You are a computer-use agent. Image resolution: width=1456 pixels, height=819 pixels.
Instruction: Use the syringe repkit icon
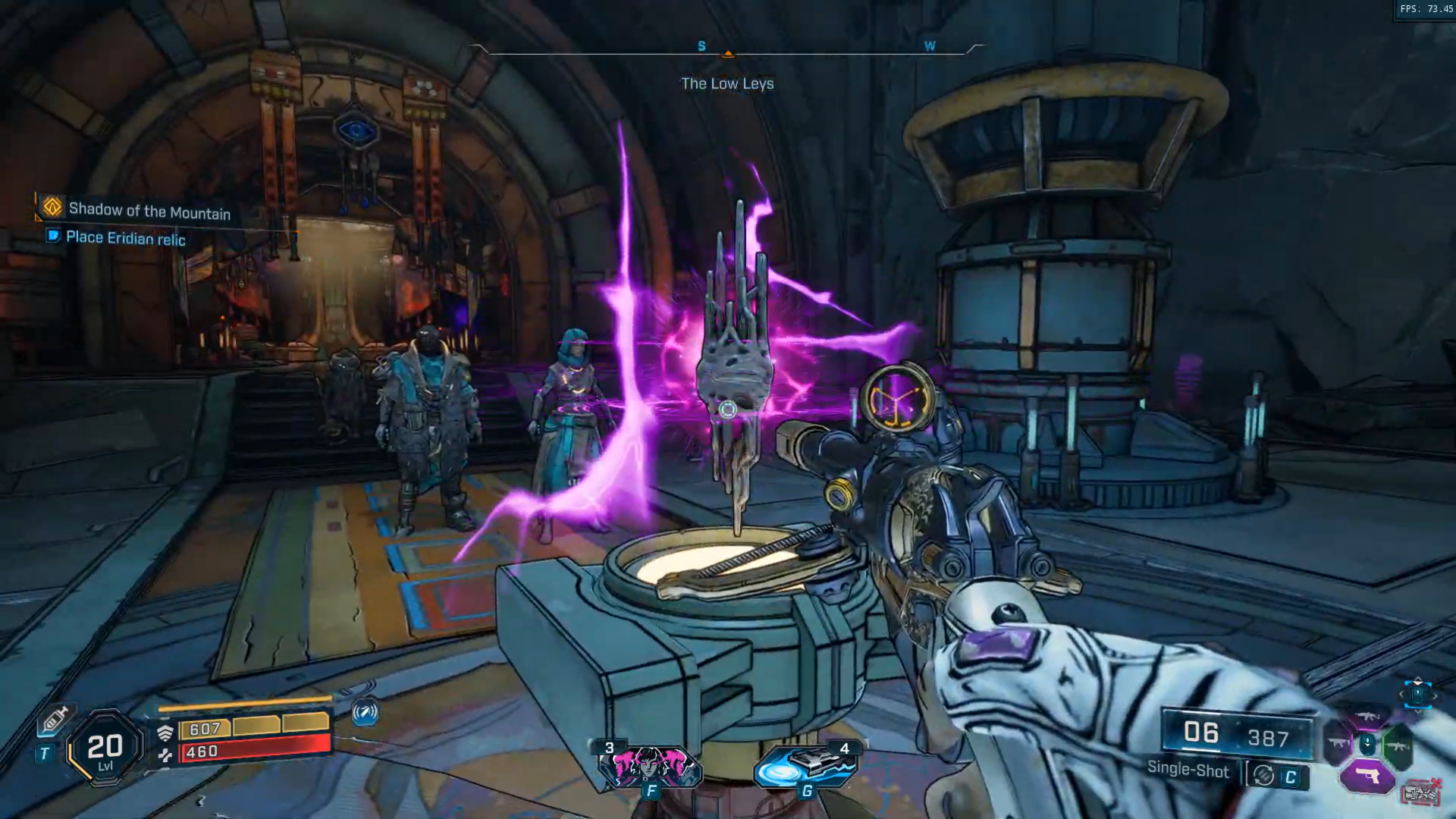point(55,719)
